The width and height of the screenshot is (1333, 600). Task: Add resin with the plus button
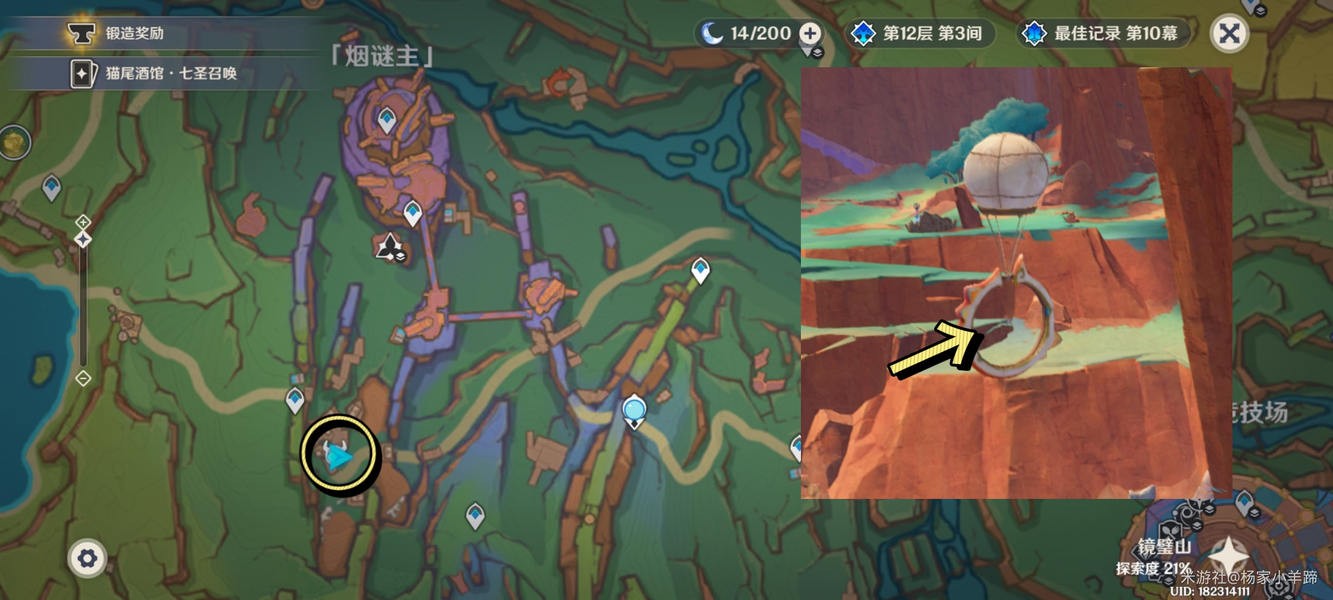click(810, 33)
